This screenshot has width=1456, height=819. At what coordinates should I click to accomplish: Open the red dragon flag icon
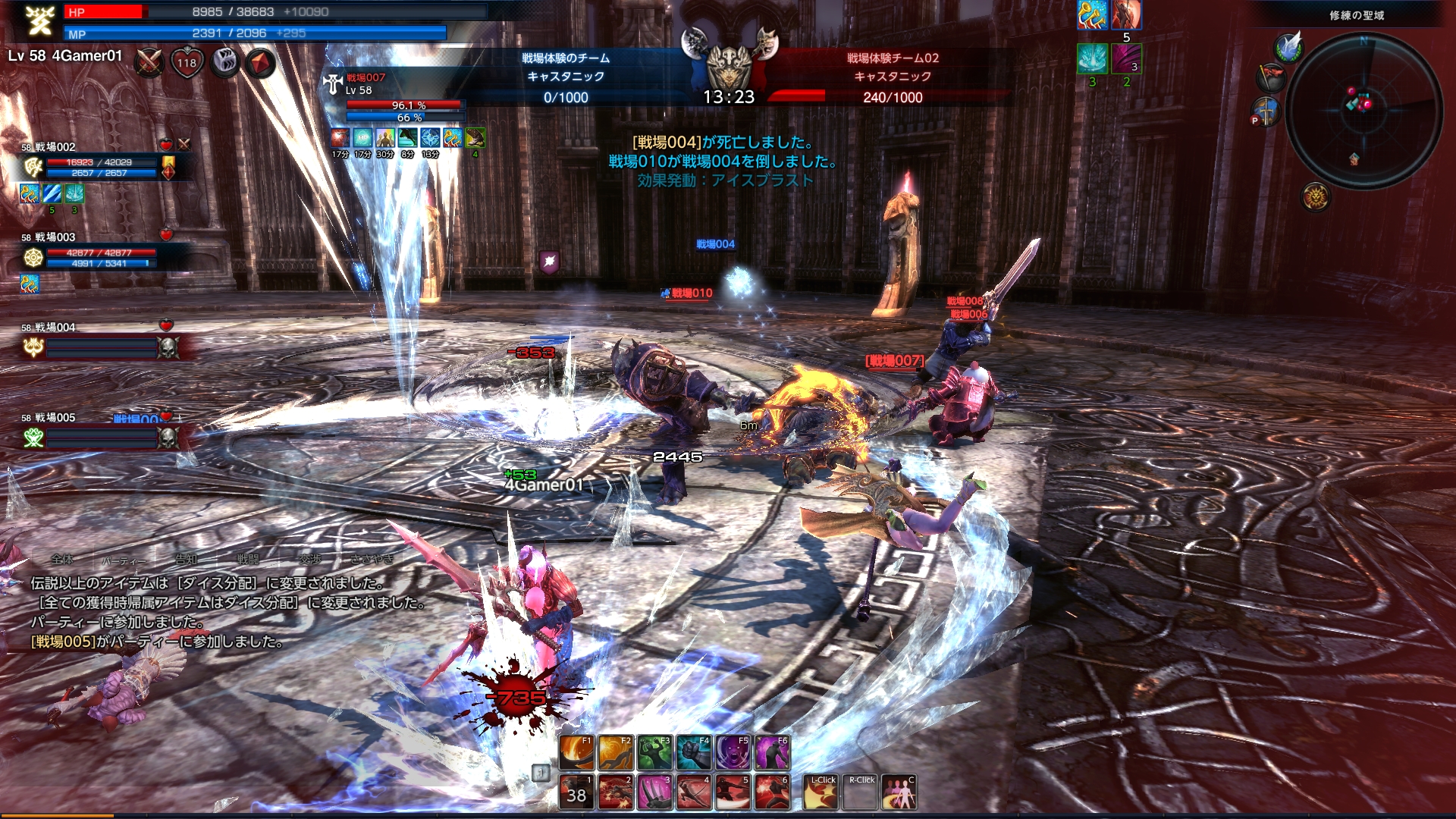coord(1272,77)
